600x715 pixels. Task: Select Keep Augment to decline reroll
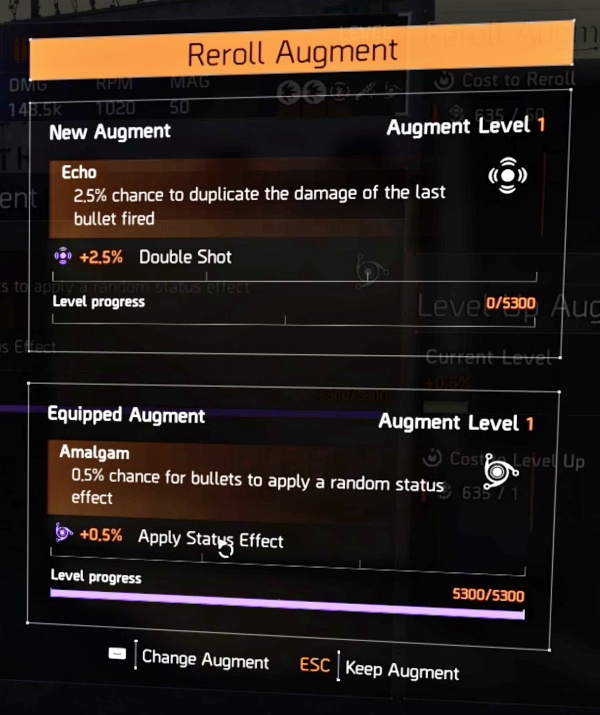click(x=401, y=670)
